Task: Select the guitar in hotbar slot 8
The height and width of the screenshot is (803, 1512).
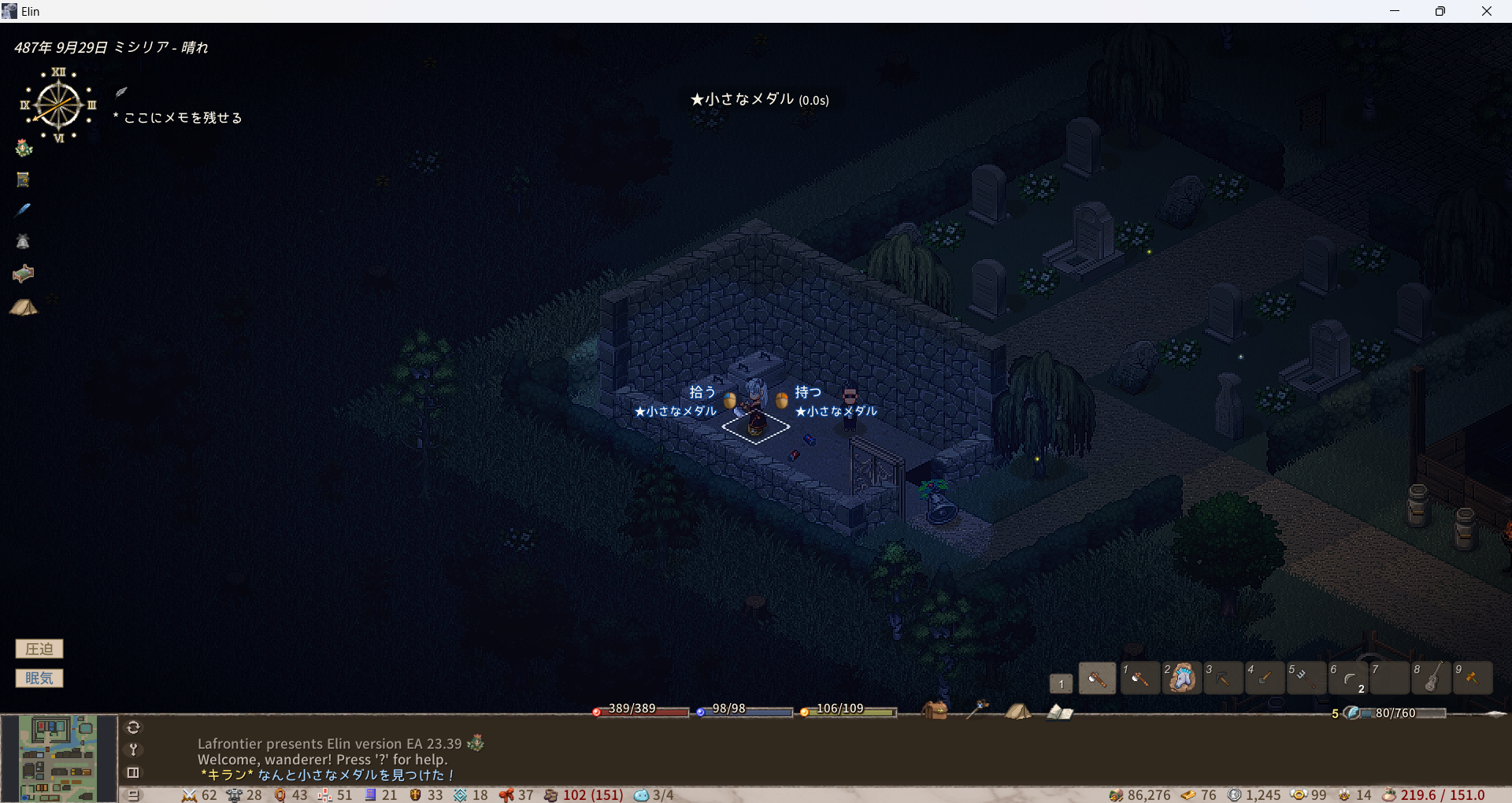Action: pos(1432,678)
